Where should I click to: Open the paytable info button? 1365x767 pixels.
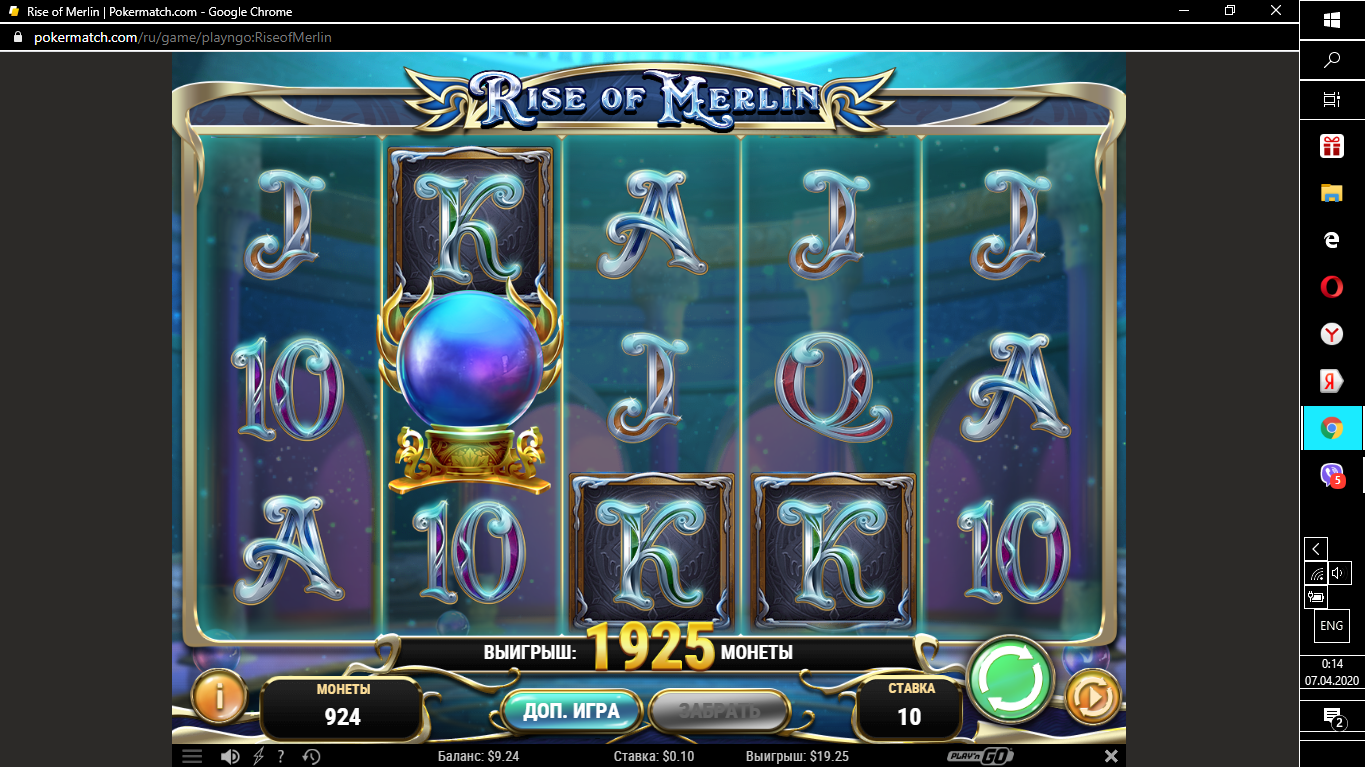pos(218,696)
